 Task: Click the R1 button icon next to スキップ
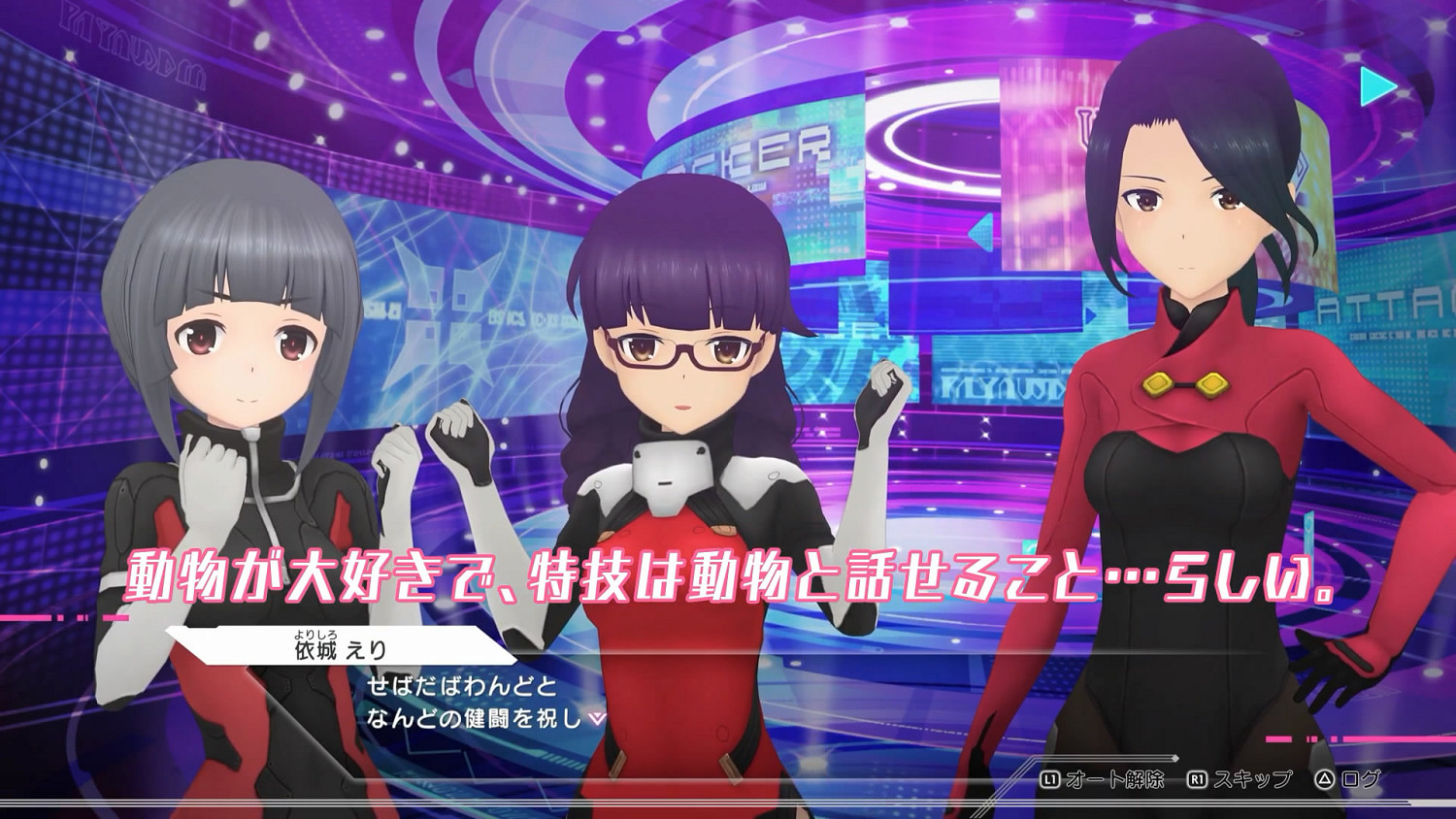[x=1198, y=779]
